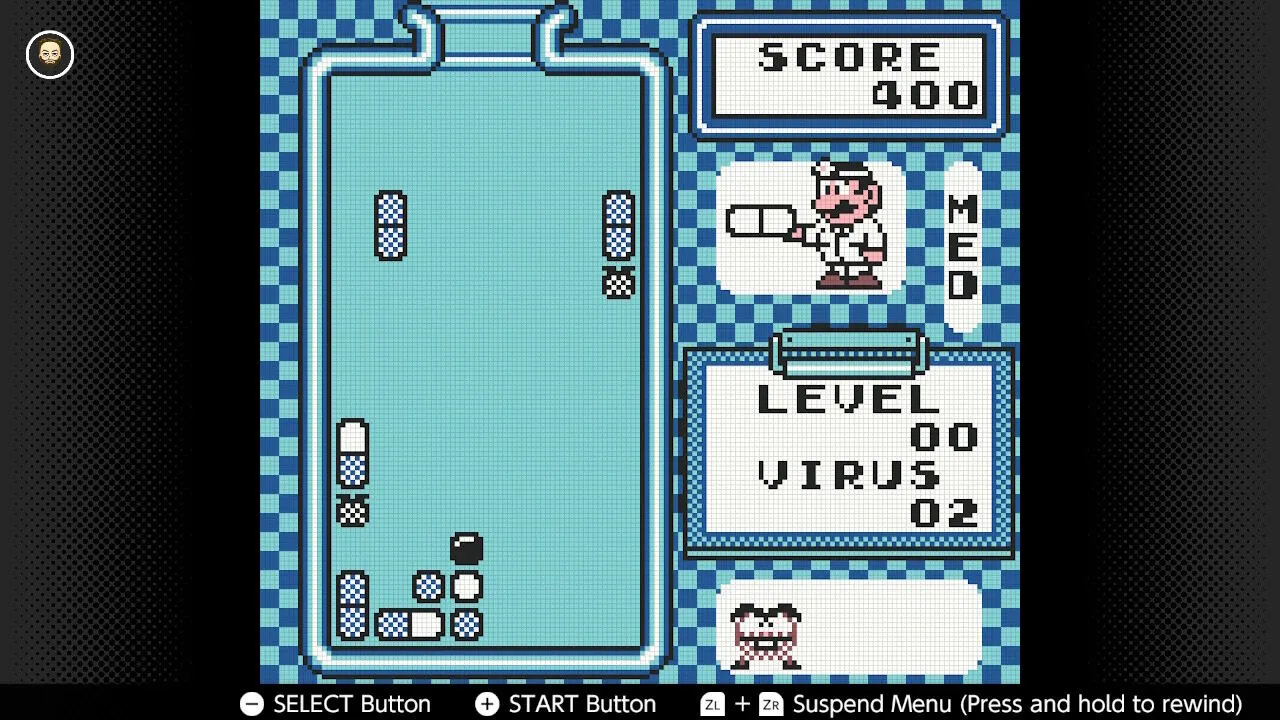Click the user profile avatar
1280x720 pixels.
48,55
